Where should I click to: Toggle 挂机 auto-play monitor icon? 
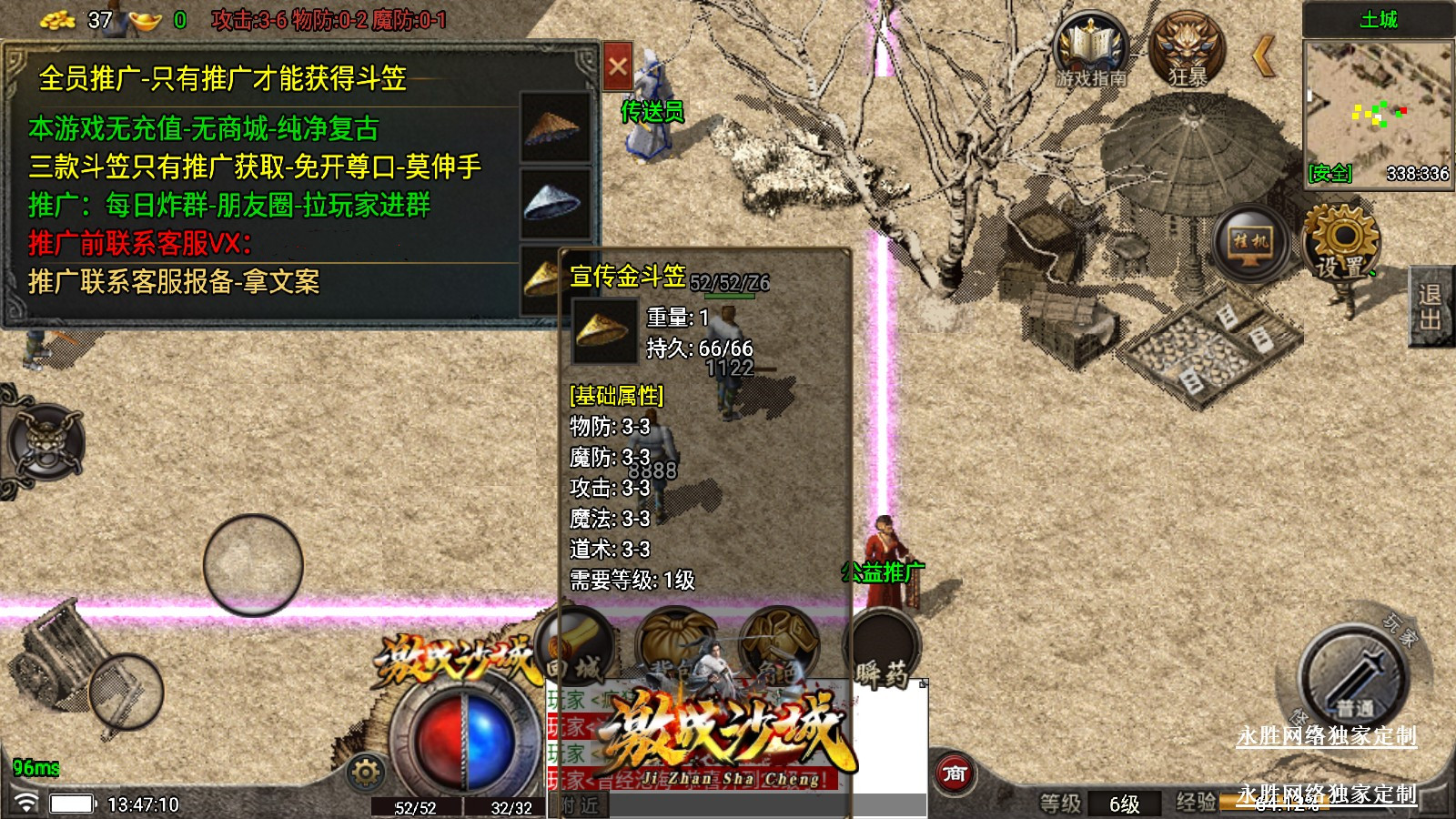(1250, 243)
